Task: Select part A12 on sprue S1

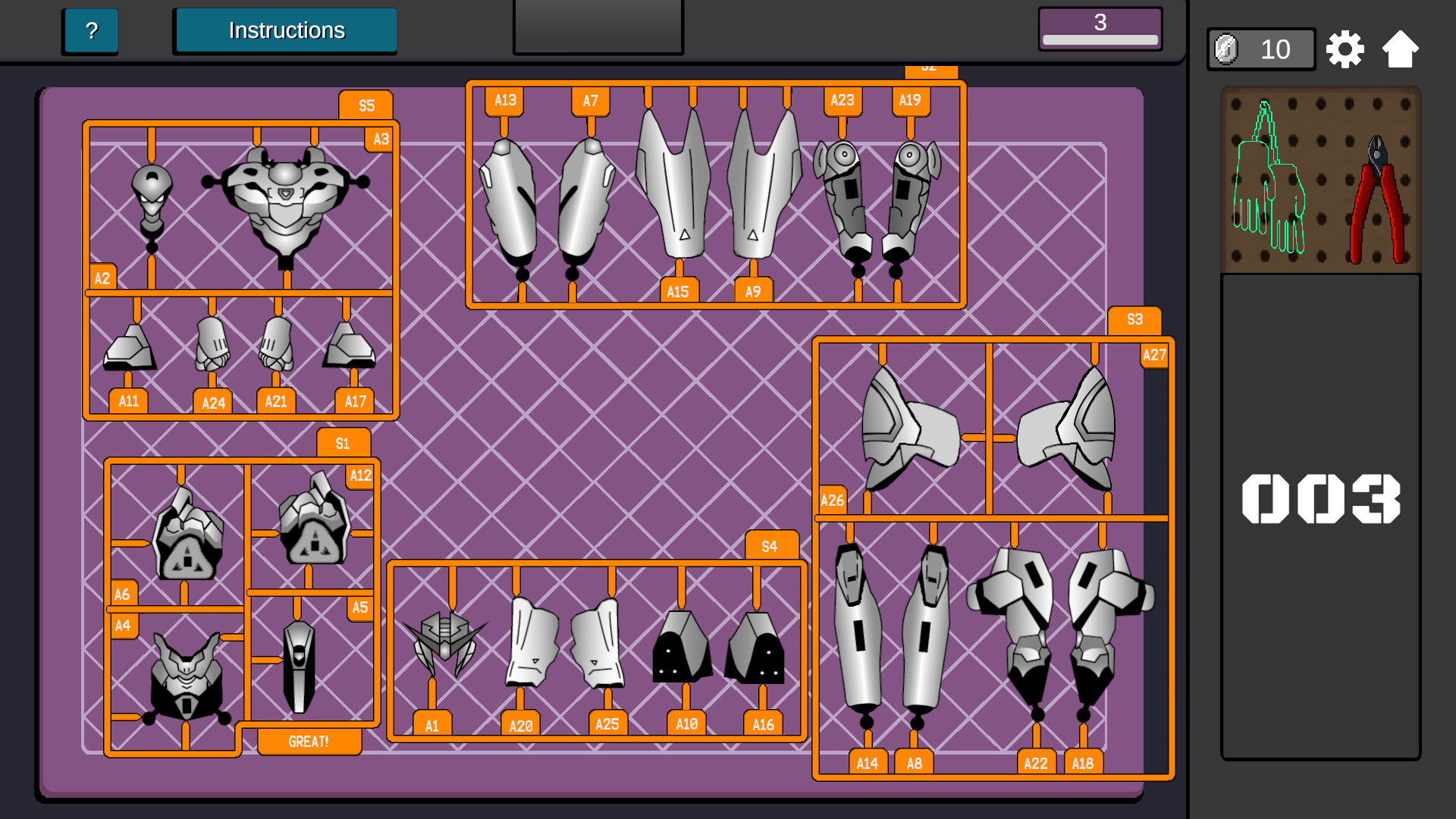Action: pos(315,523)
